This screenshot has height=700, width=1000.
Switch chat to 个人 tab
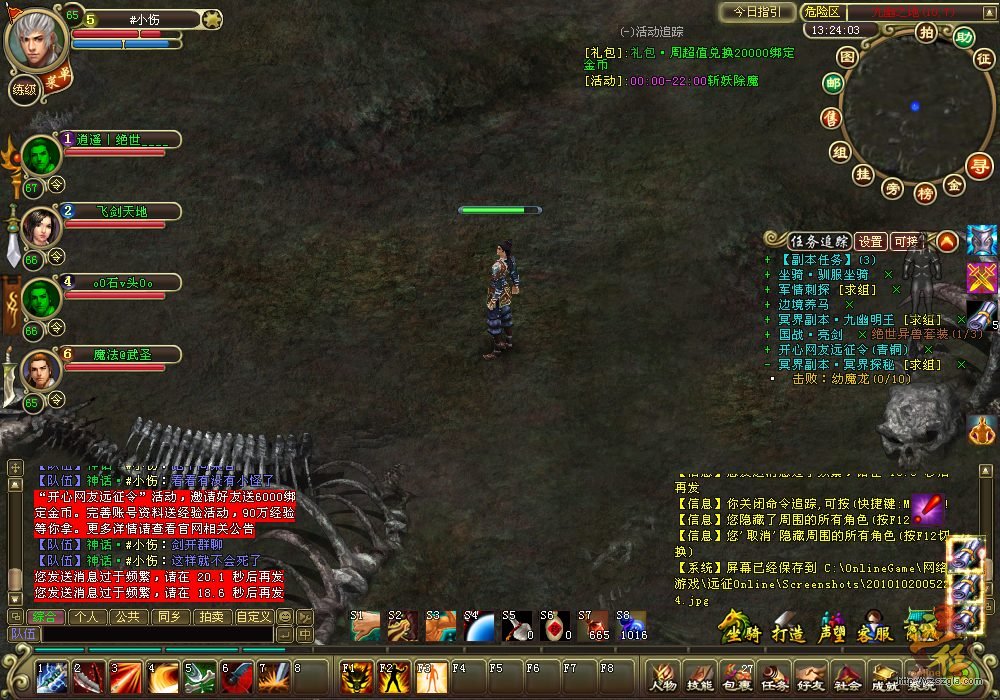coord(88,617)
